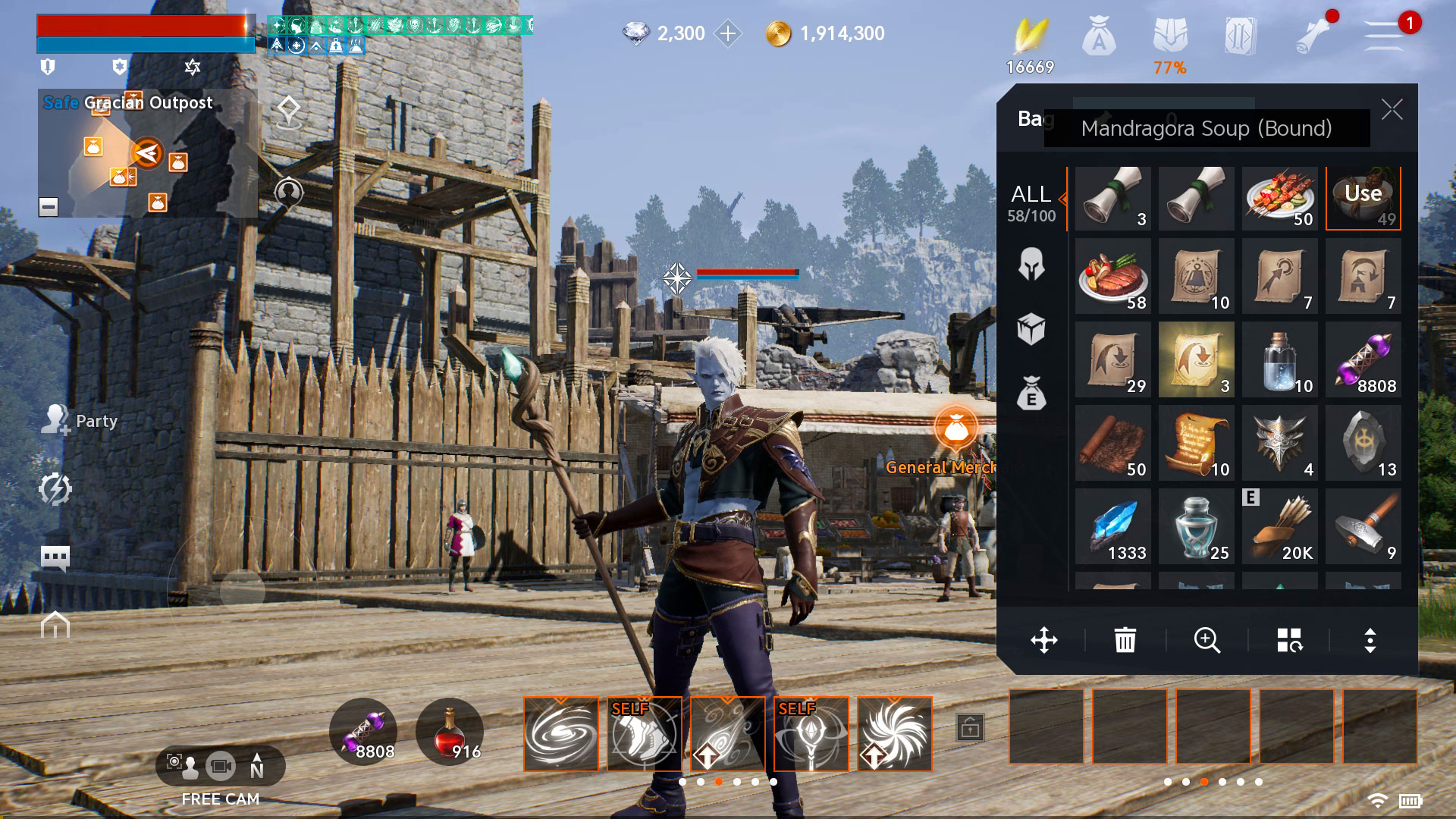
Task: Switch to the helmet equipment bag tab
Action: coord(1031,265)
